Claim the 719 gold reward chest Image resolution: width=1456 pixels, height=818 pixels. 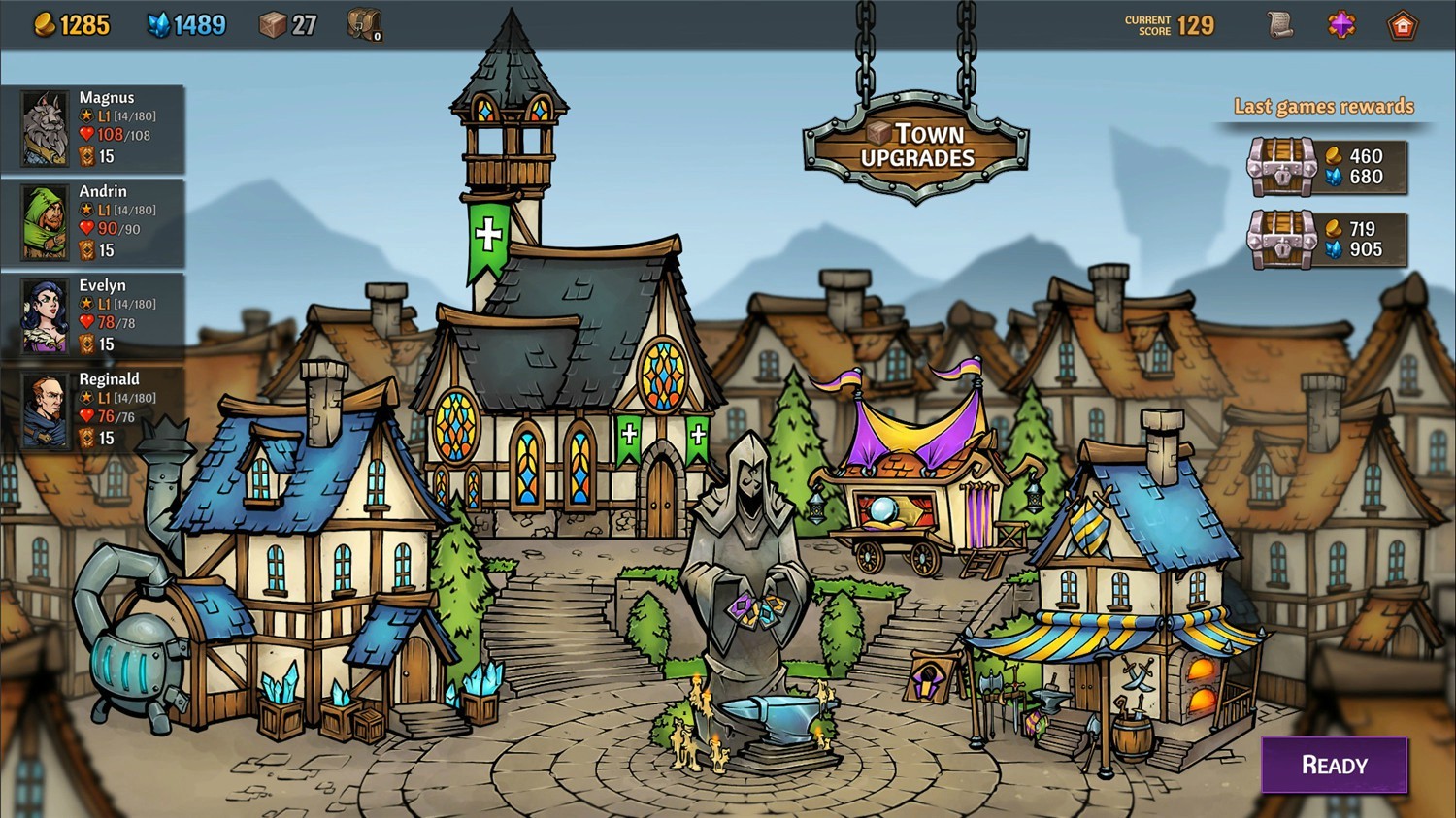point(1281,239)
